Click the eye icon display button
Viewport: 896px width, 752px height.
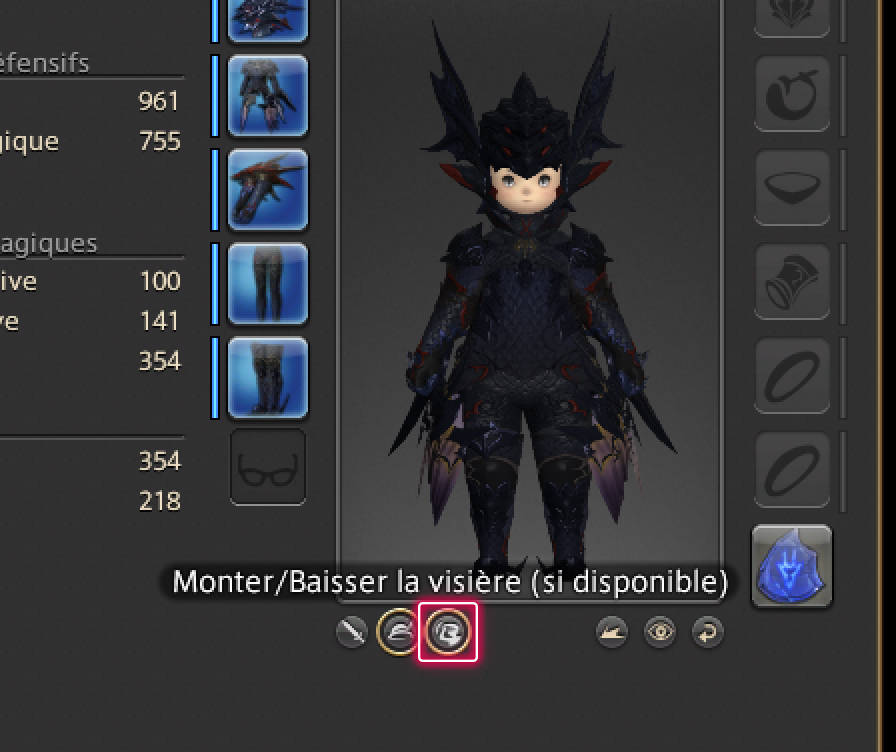pos(660,632)
